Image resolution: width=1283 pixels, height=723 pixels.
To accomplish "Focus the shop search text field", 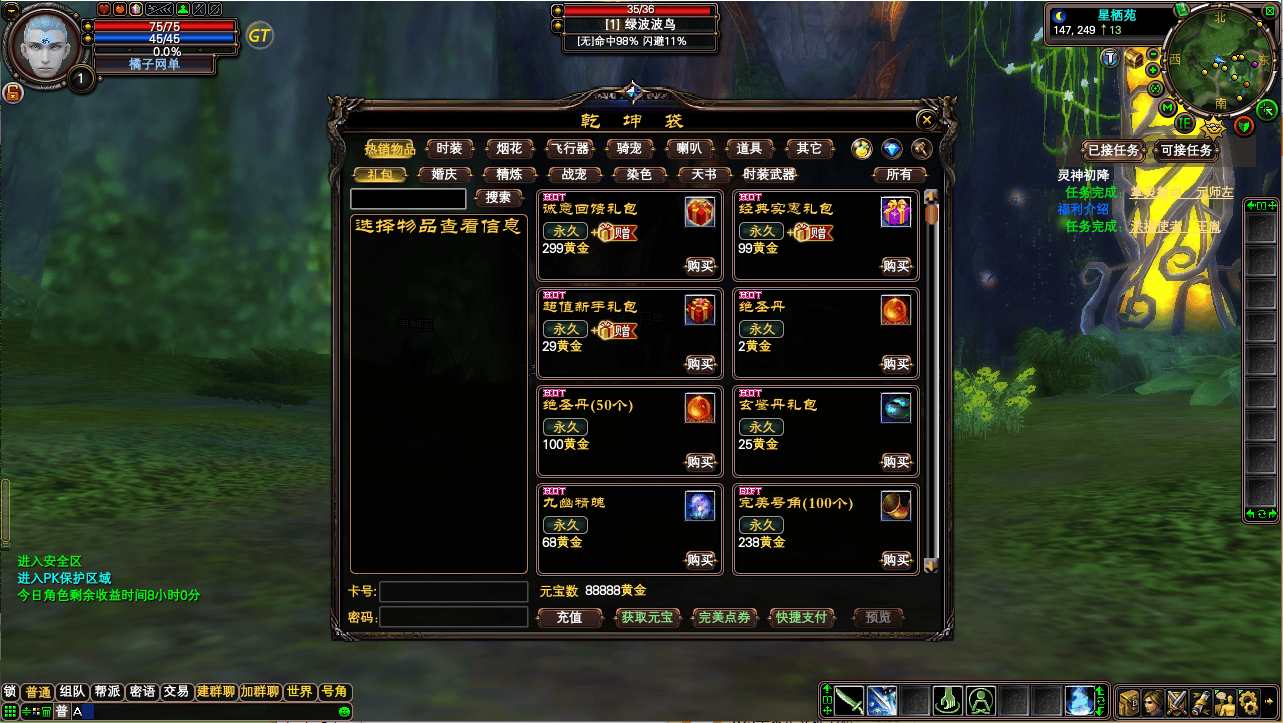I will pos(408,199).
